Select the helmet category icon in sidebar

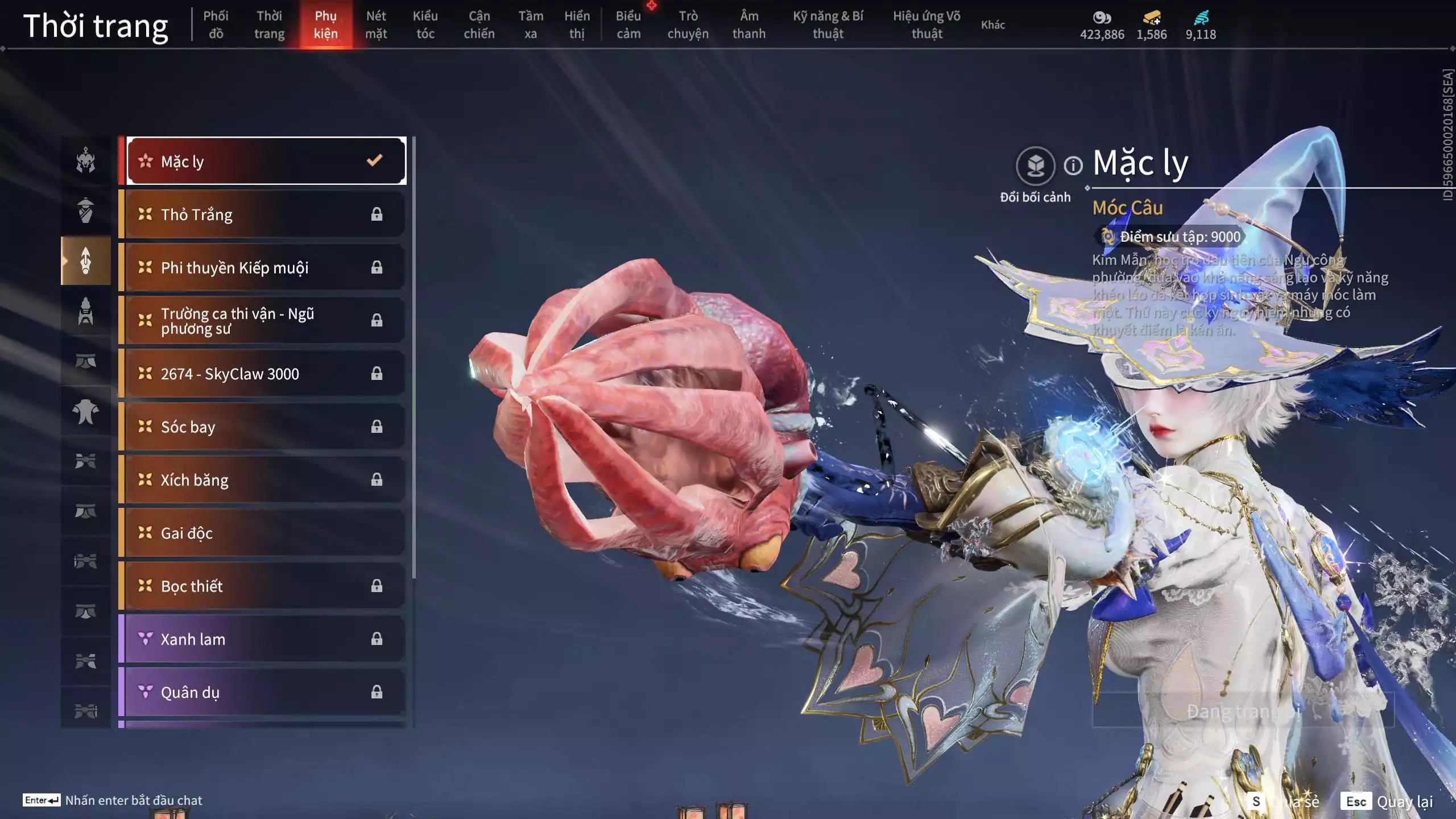tap(86, 160)
